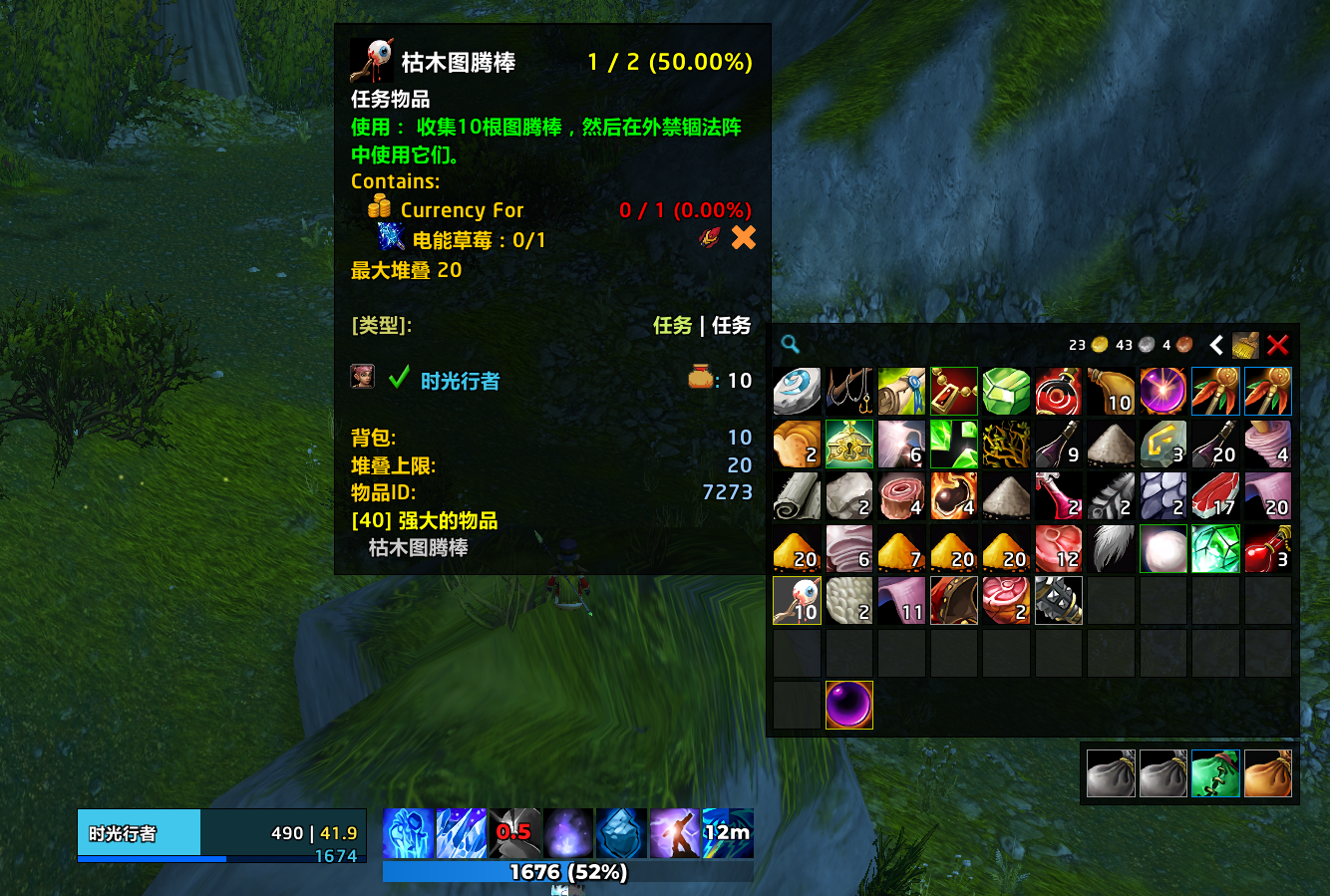Click the white left-arrow bag toggle
The height and width of the screenshot is (896, 1330).
(x=1216, y=345)
